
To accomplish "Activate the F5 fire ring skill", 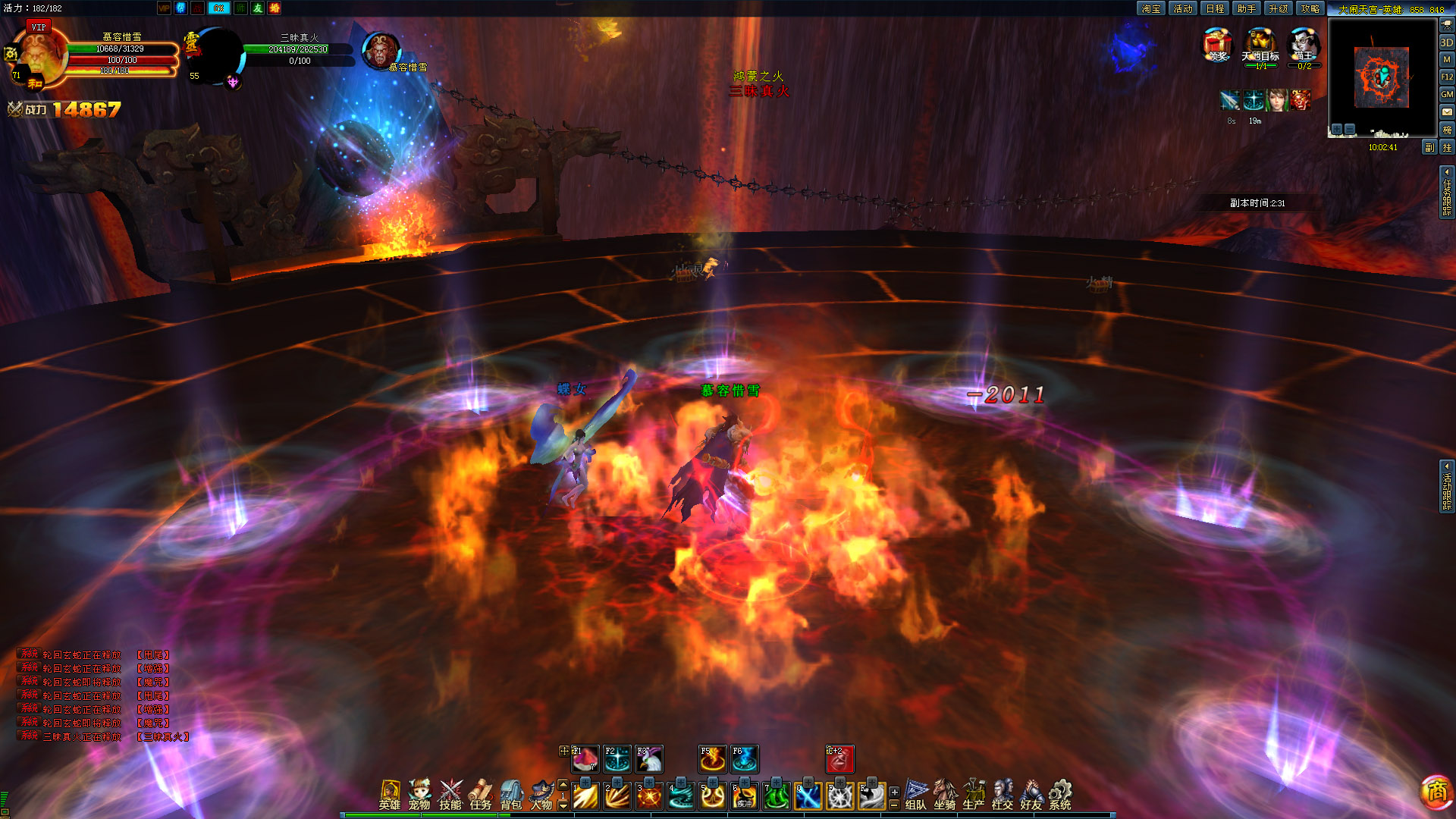I will pyautogui.click(x=712, y=759).
